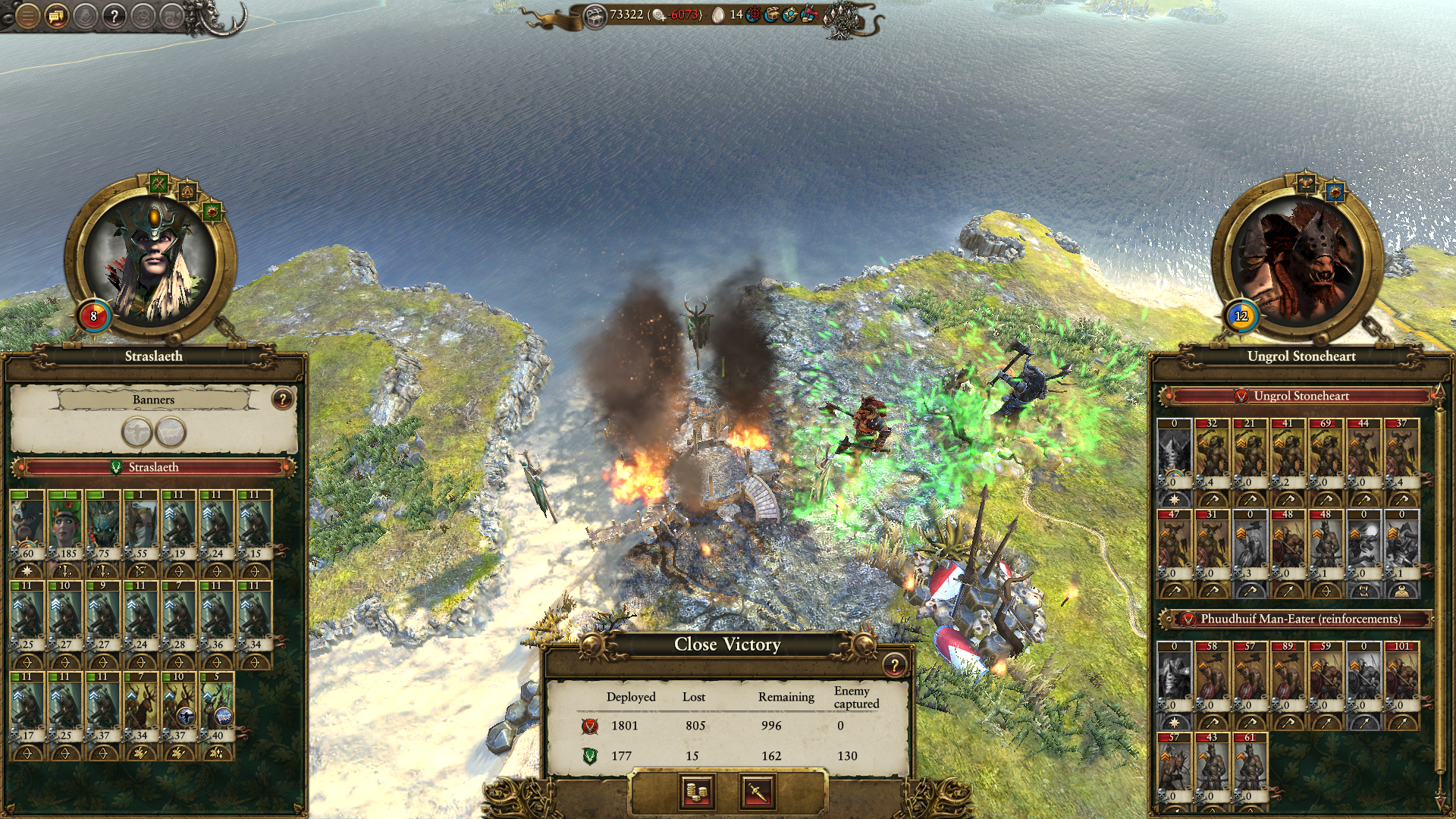Open help for the Banners panel
The width and height of the screenshot is (1456, 819).
(282, 399)
